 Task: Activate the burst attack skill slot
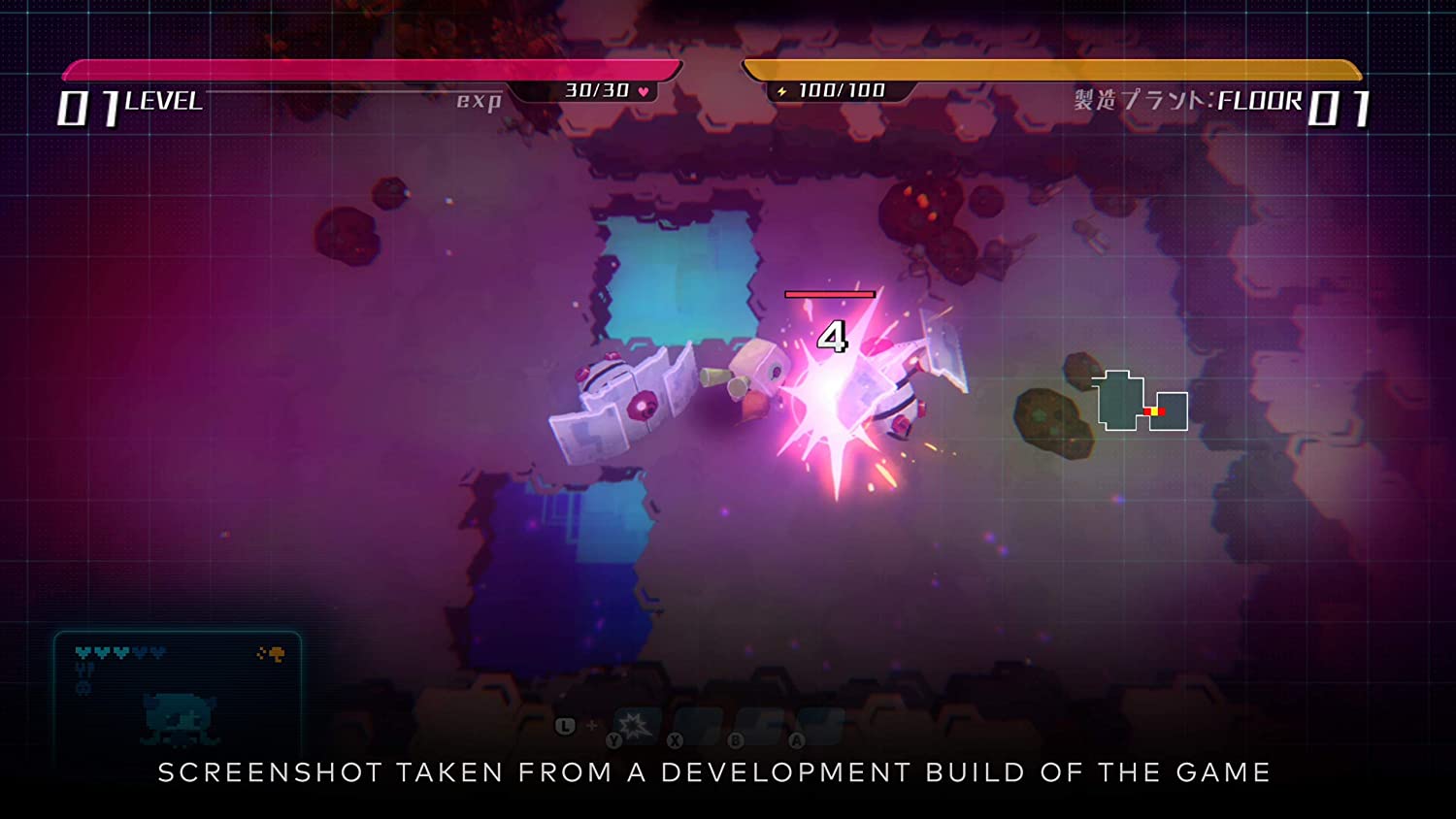(x=635, y=726)
